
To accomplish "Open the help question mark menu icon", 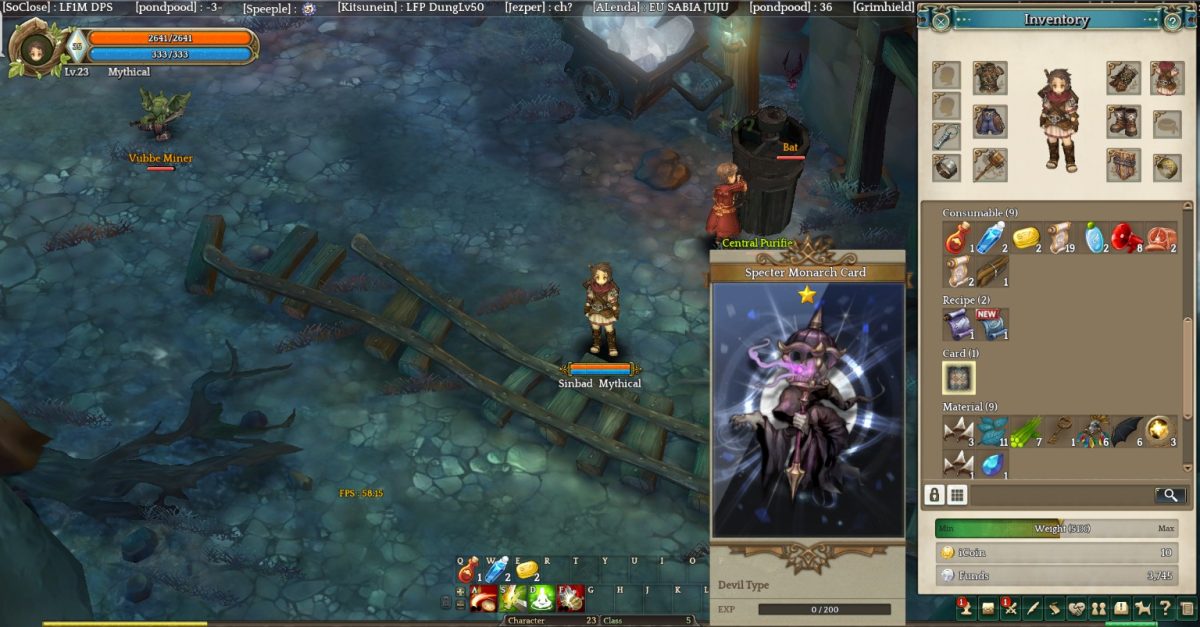I will [1164, 607].
